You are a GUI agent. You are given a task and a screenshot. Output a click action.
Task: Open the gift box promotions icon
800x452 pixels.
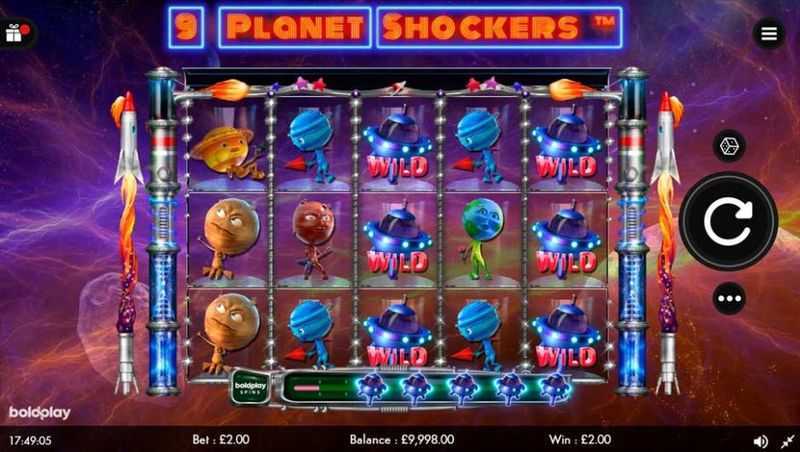click(x=17, y=32)
